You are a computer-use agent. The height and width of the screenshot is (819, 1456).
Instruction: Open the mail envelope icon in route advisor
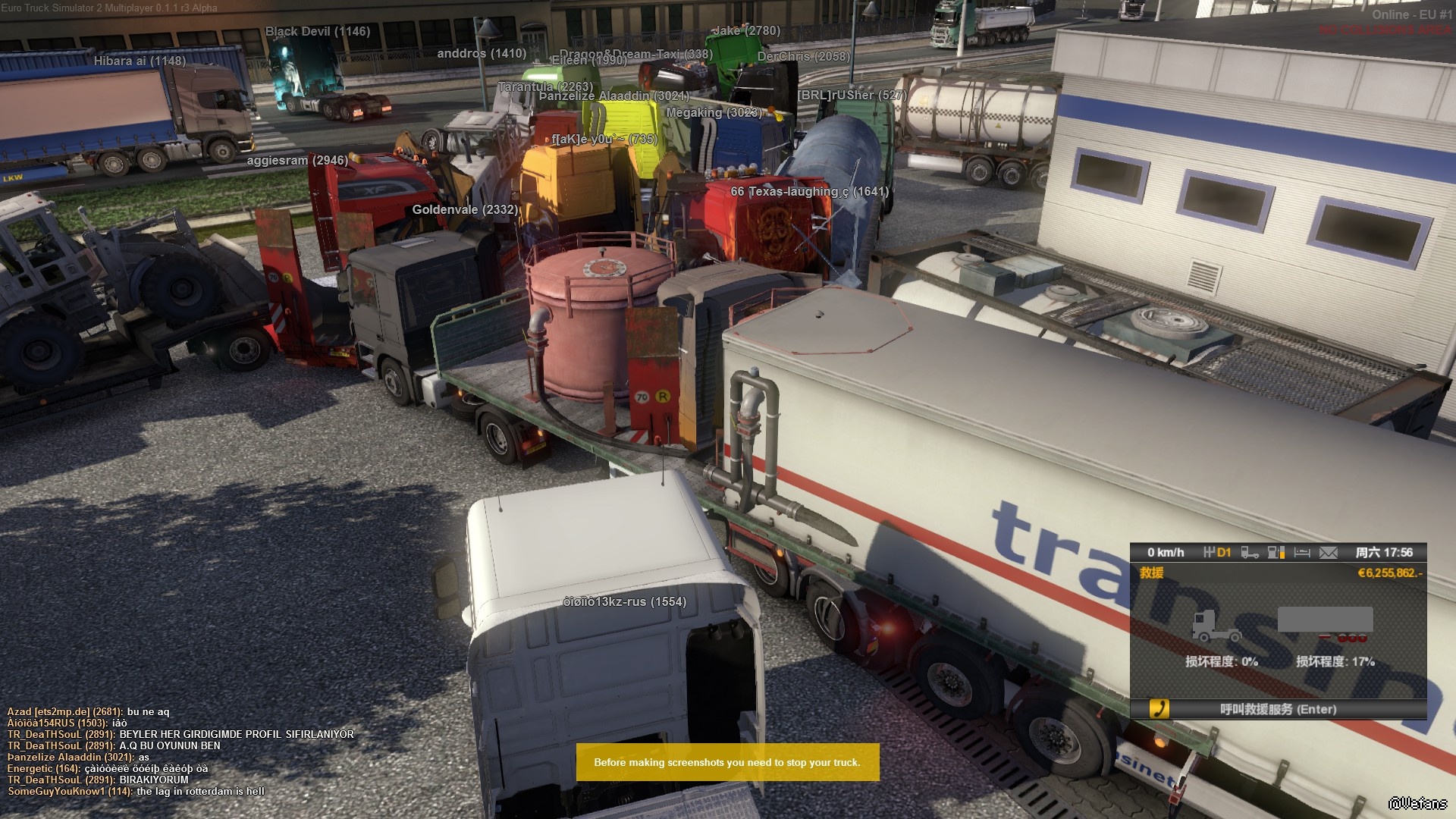(x=1328, y=553)
